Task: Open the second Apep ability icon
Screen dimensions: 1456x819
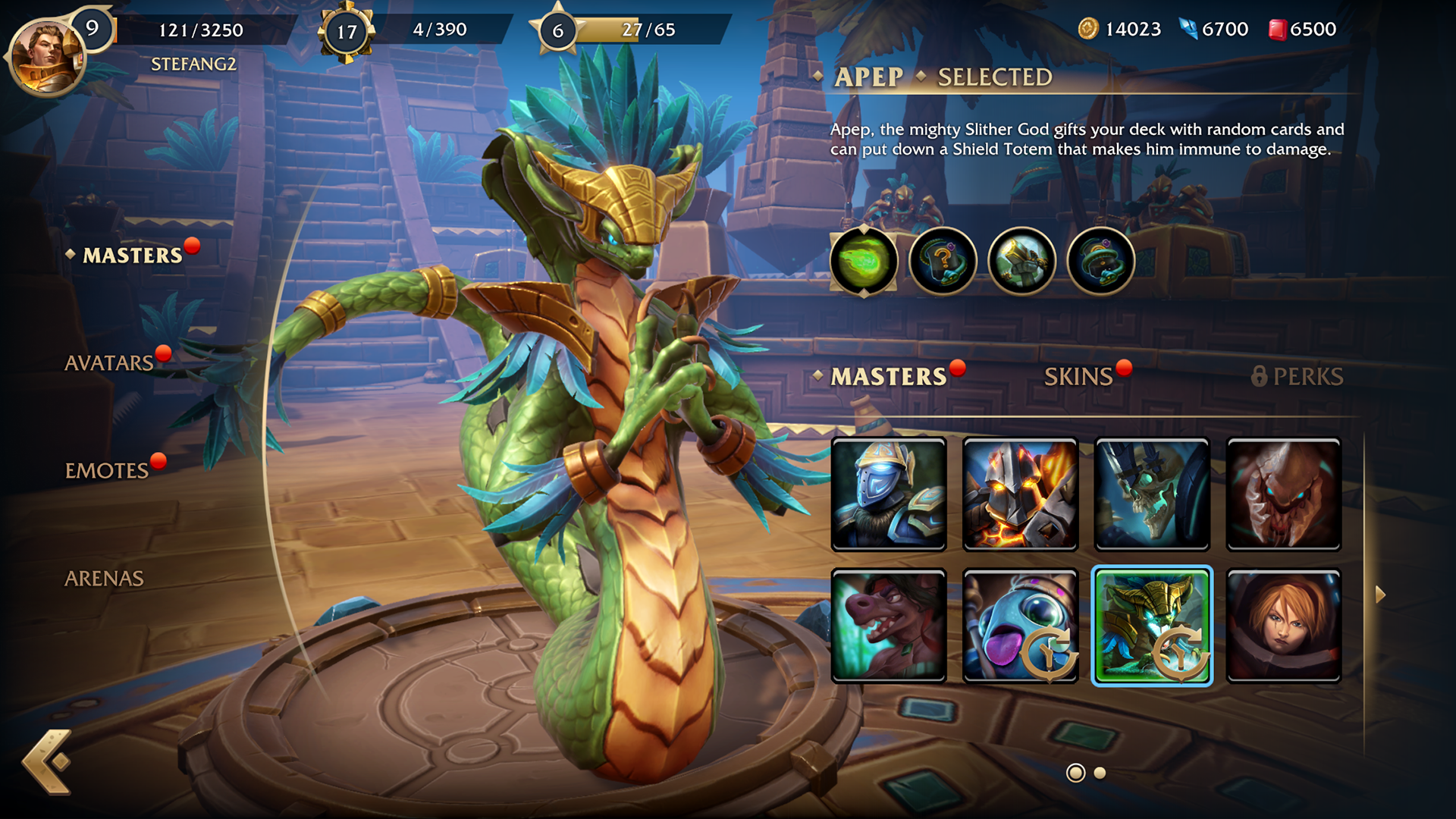Action: click(943, 260)
